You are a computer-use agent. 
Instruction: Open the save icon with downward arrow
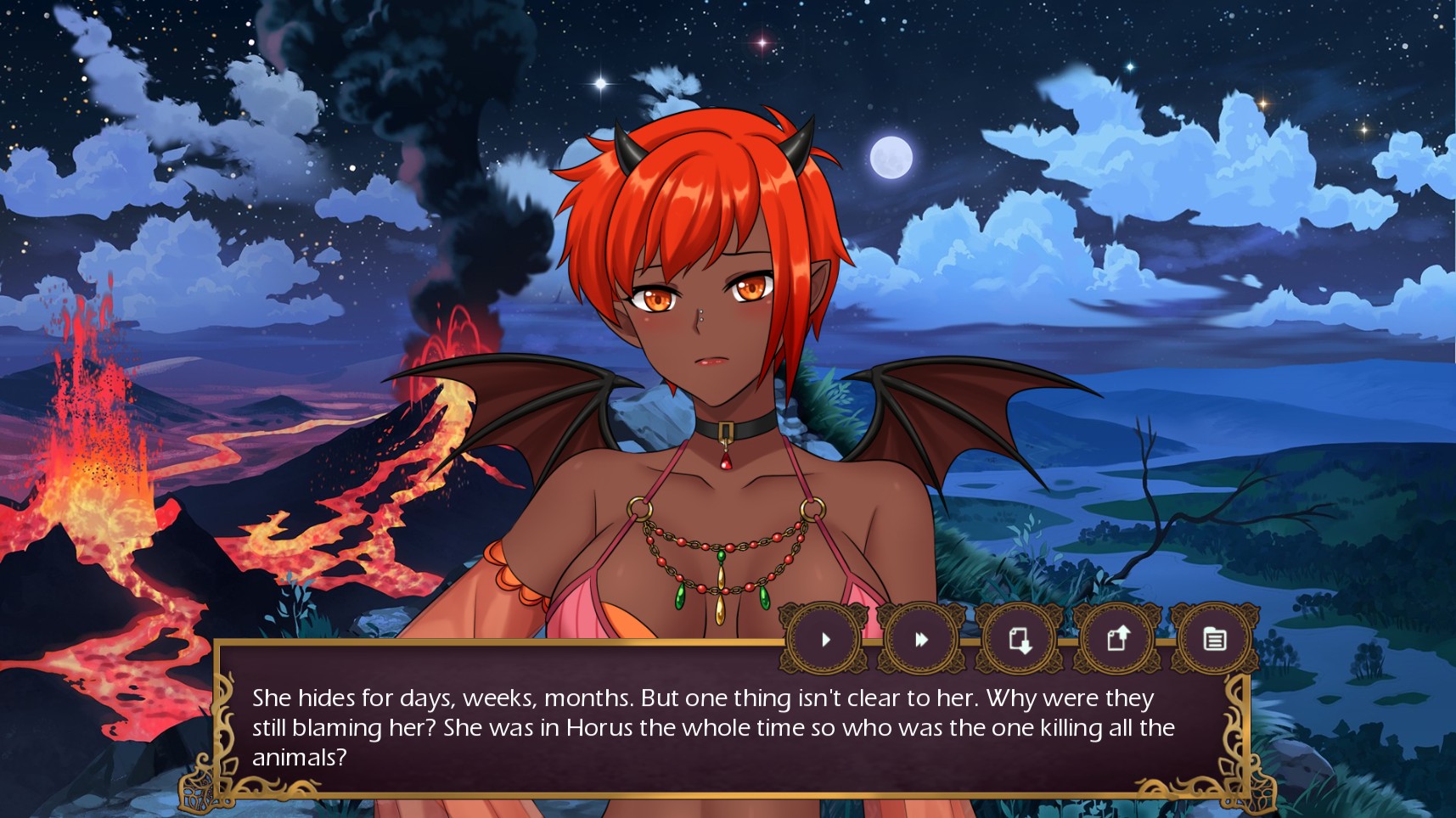[1020, 639]
